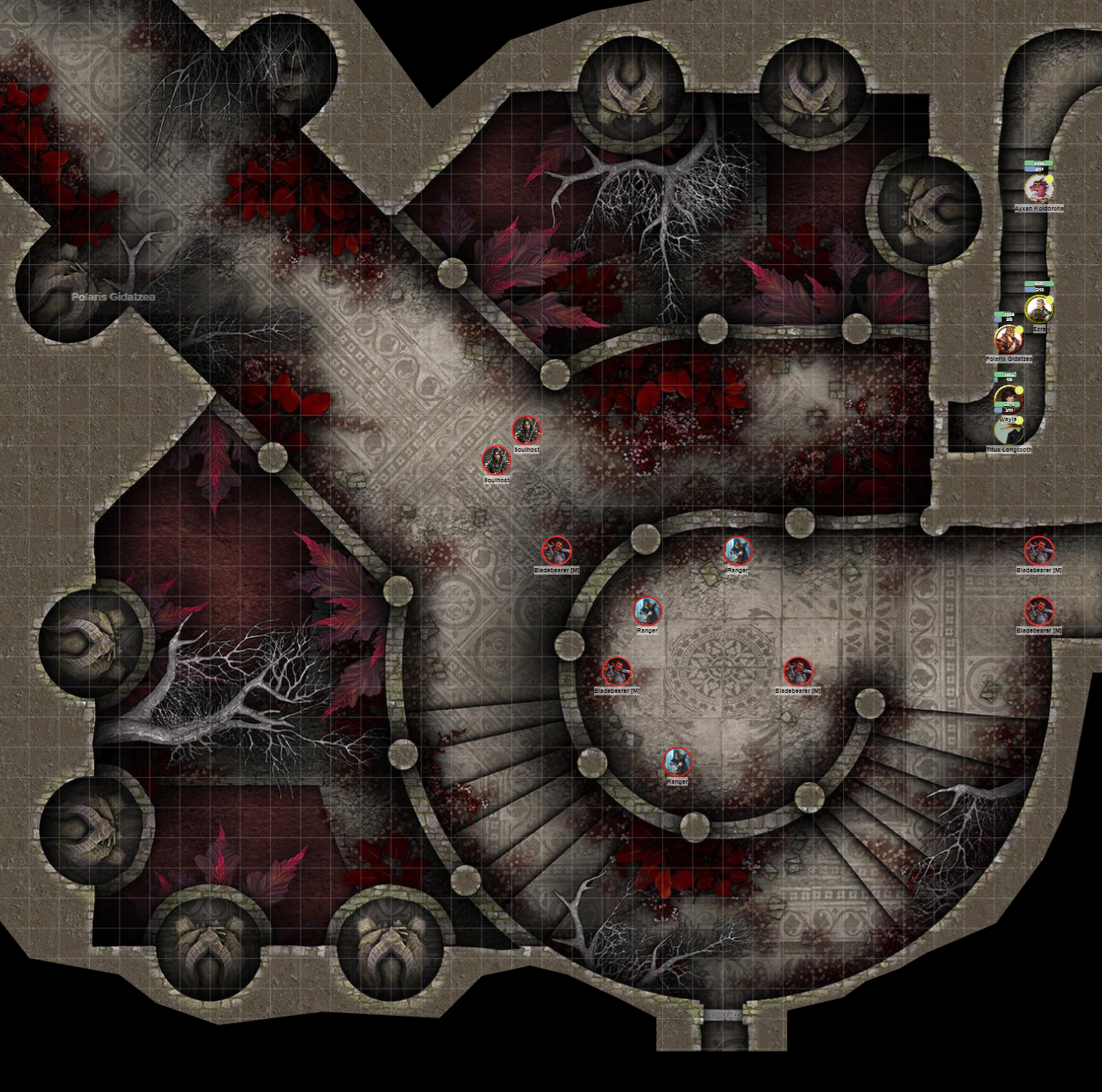Select Titus Longtooth's token
Screen dimensions: 1102x1092
[1009, 431]
